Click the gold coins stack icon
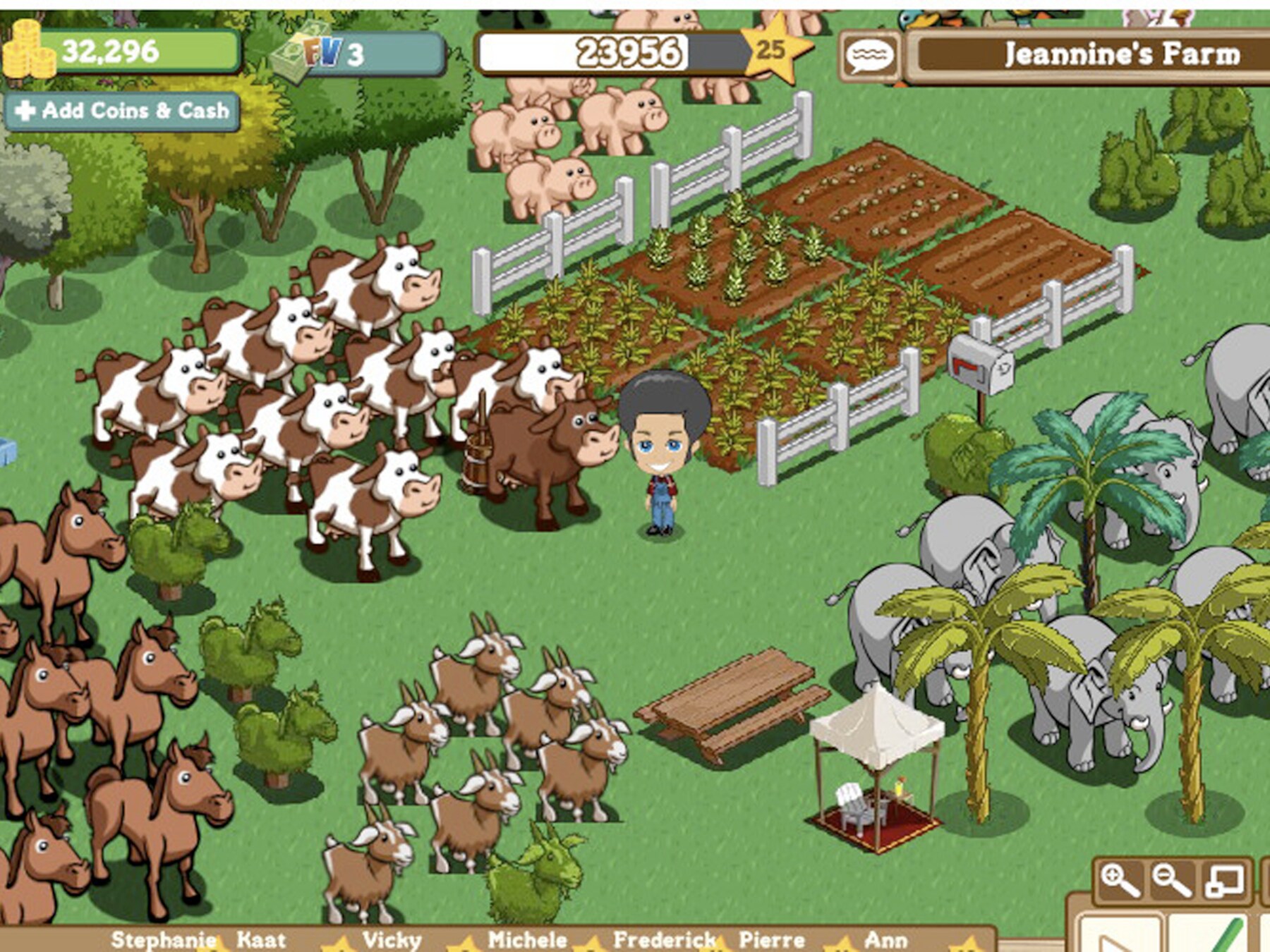This screenshot has width=1270, height=952. (28, 49)
